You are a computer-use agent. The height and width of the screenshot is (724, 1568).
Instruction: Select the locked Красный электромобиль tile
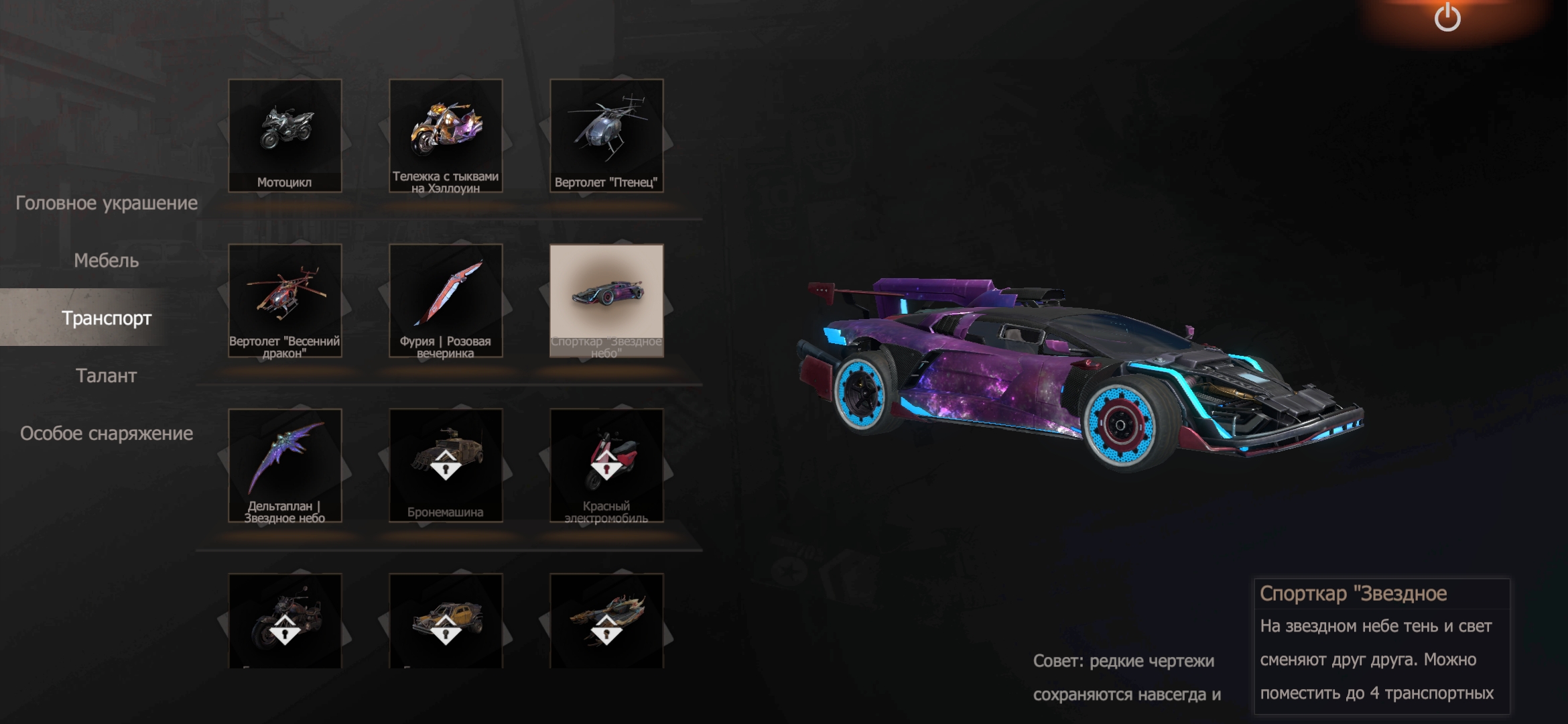point(606,465)
